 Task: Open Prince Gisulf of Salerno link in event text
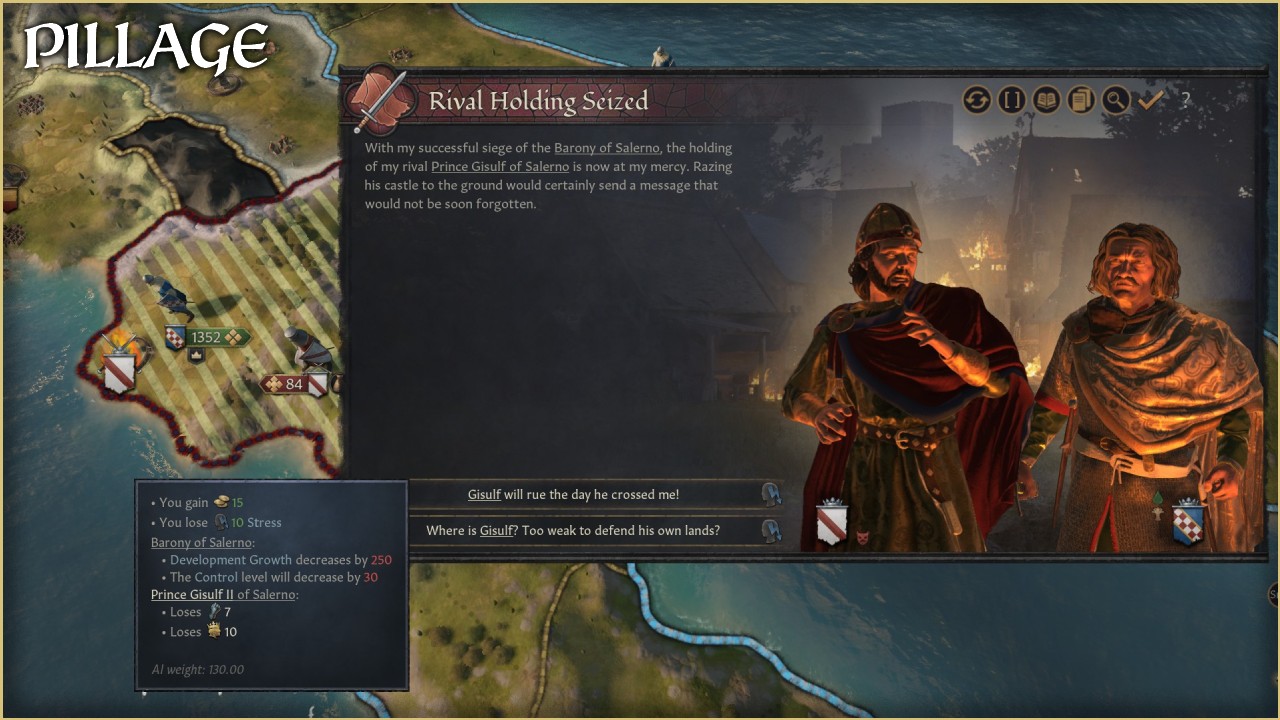coord(499,166)
